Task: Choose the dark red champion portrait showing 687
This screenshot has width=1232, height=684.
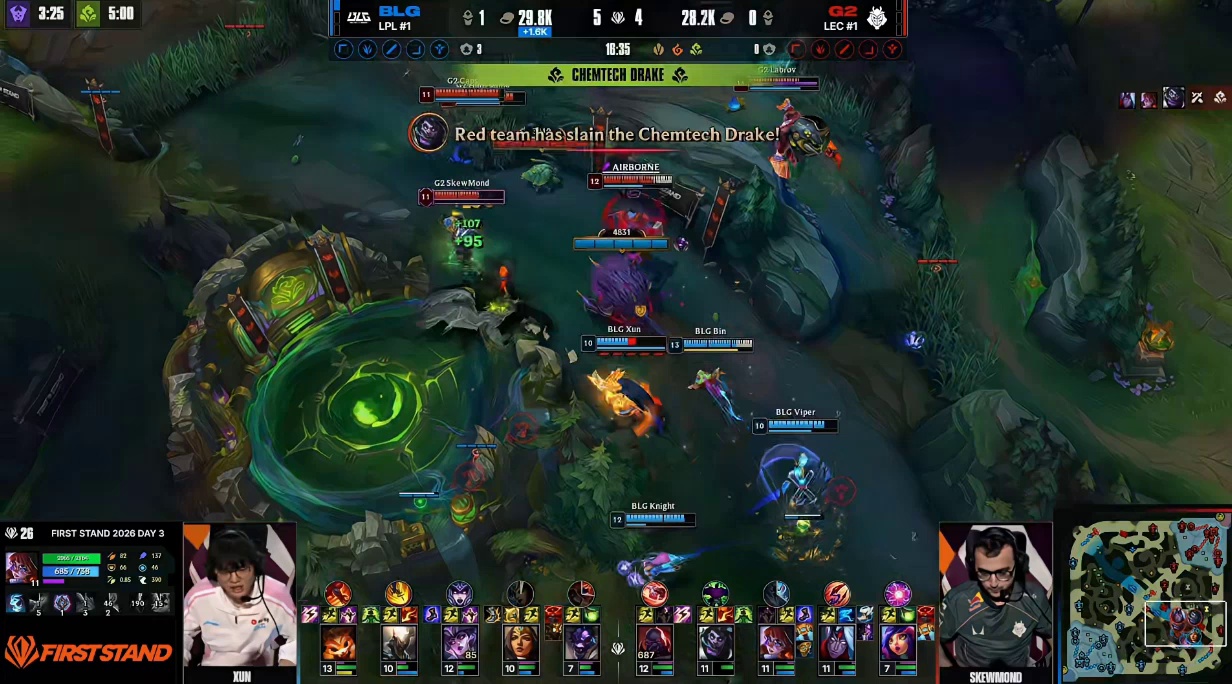Action: (x=654, y=642)
